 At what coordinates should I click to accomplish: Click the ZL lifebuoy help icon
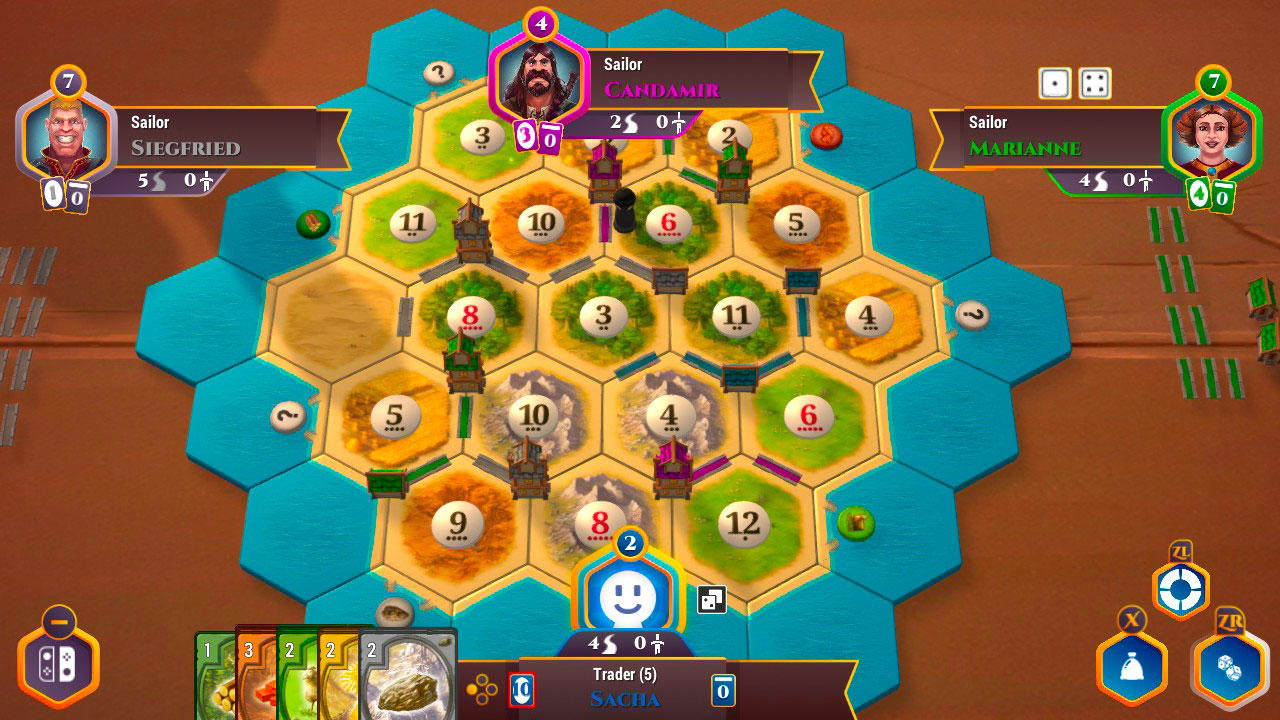pos(1180,590)
